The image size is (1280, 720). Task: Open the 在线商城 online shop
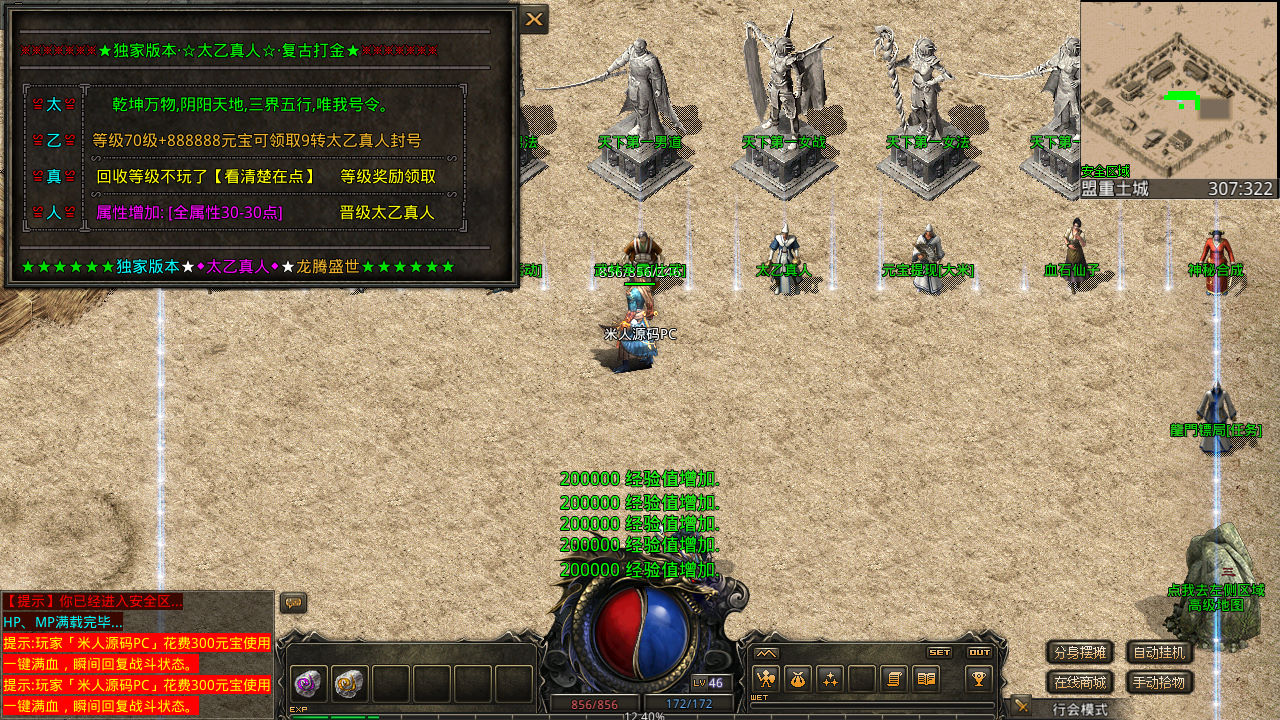click(1080, 683)
